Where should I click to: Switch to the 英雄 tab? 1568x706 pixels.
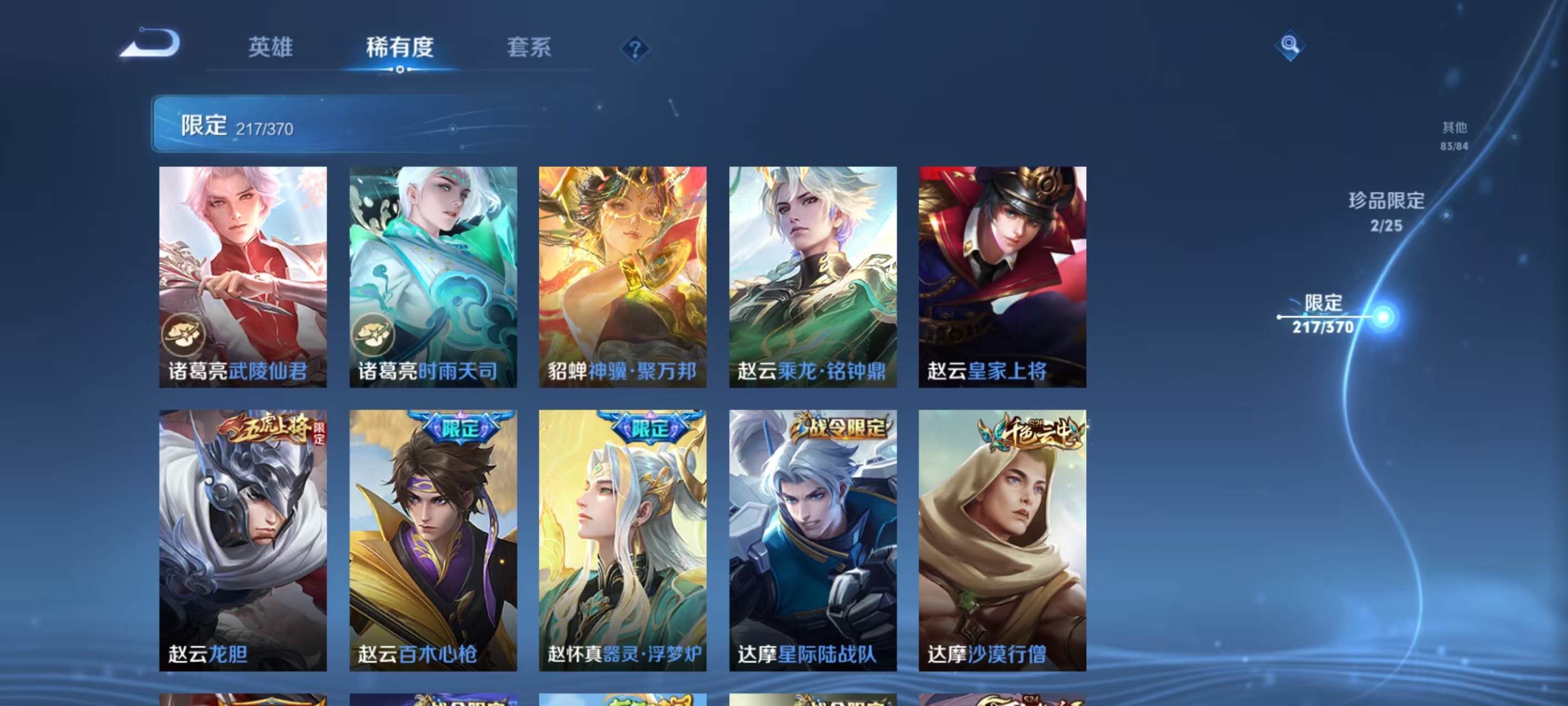tap(271, 49)
